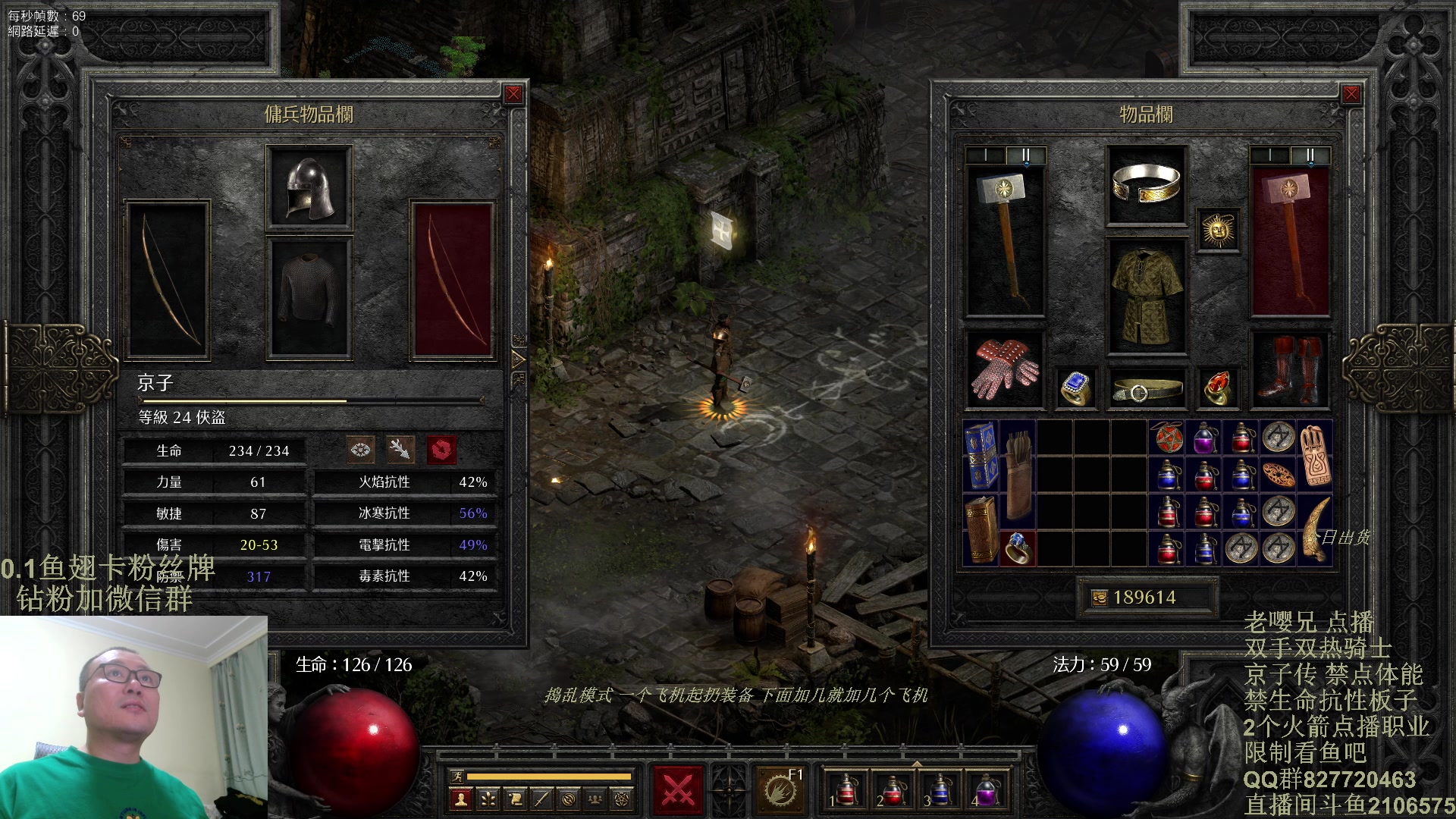Select the mercenary's helmet slot
The image size is (1456, 819).
tap(309, 187)
